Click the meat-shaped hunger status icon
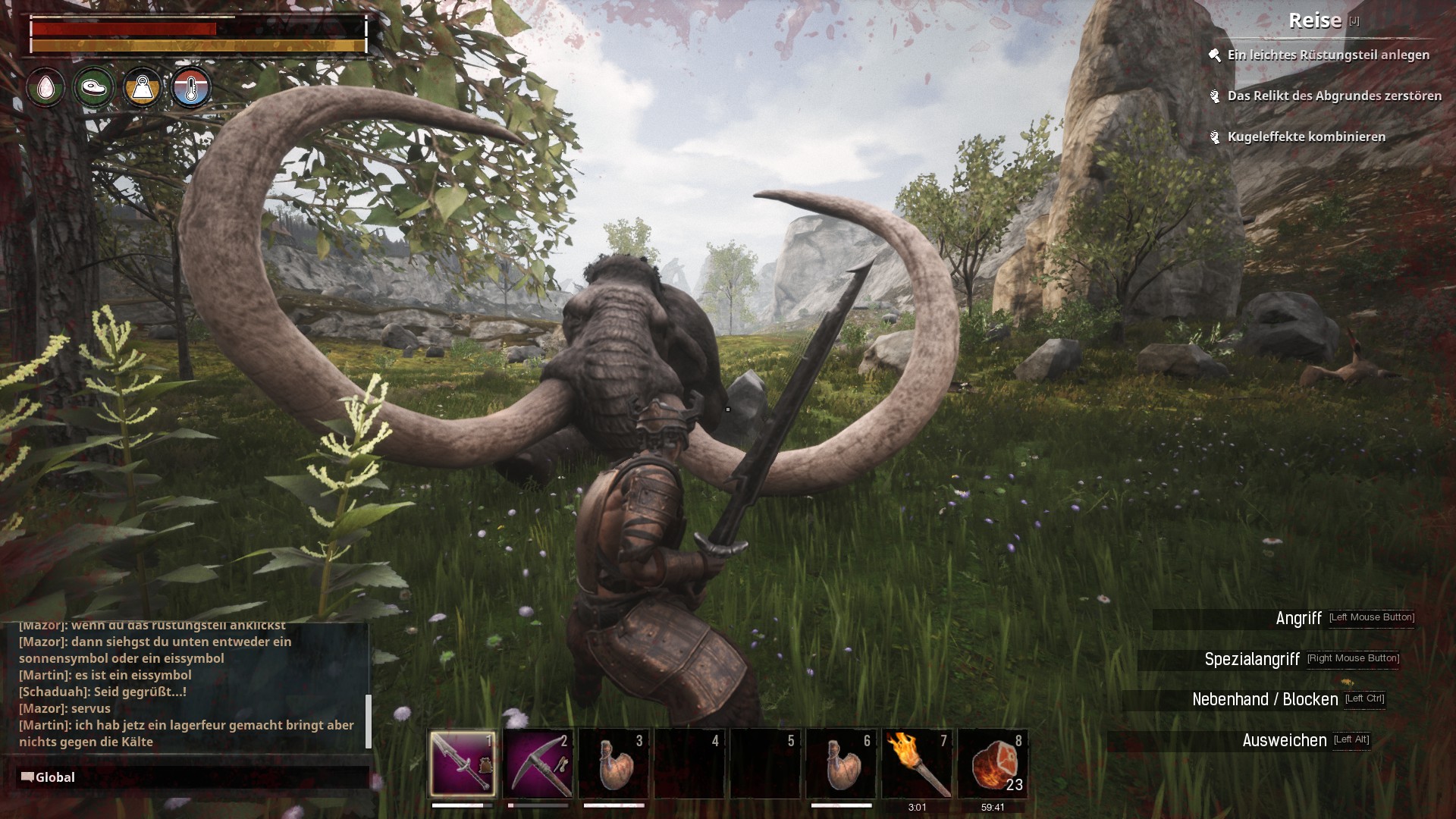 click(93, 88)
